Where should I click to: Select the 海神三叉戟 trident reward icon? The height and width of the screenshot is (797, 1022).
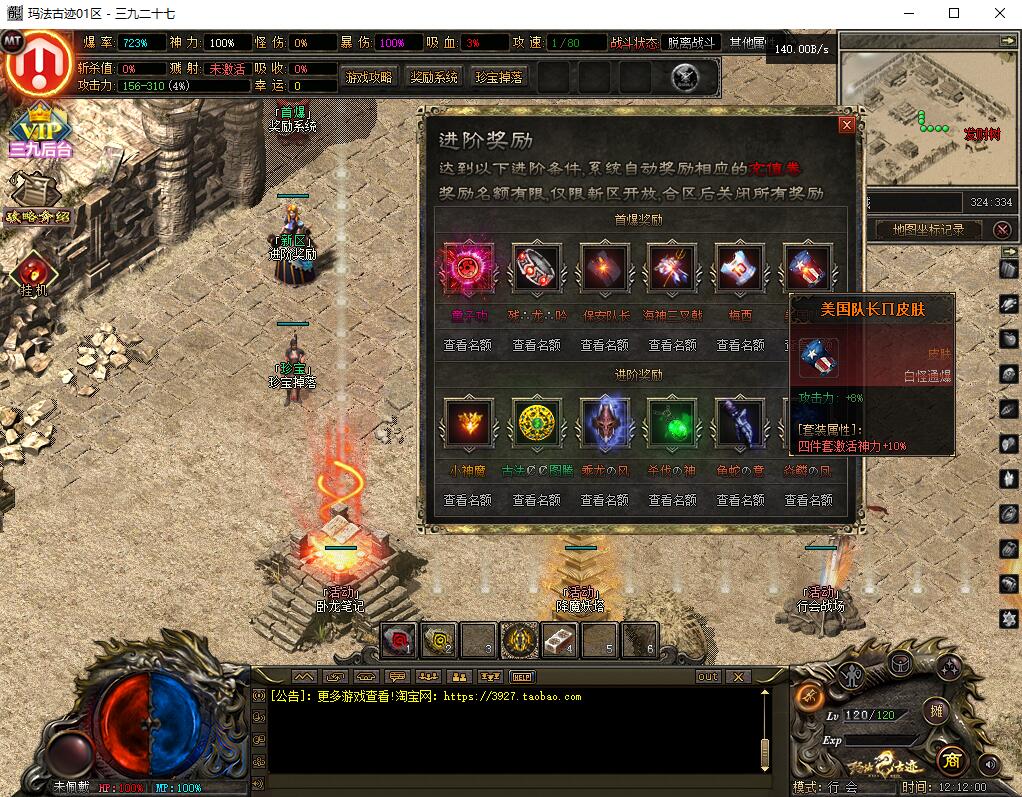[672, 268]
